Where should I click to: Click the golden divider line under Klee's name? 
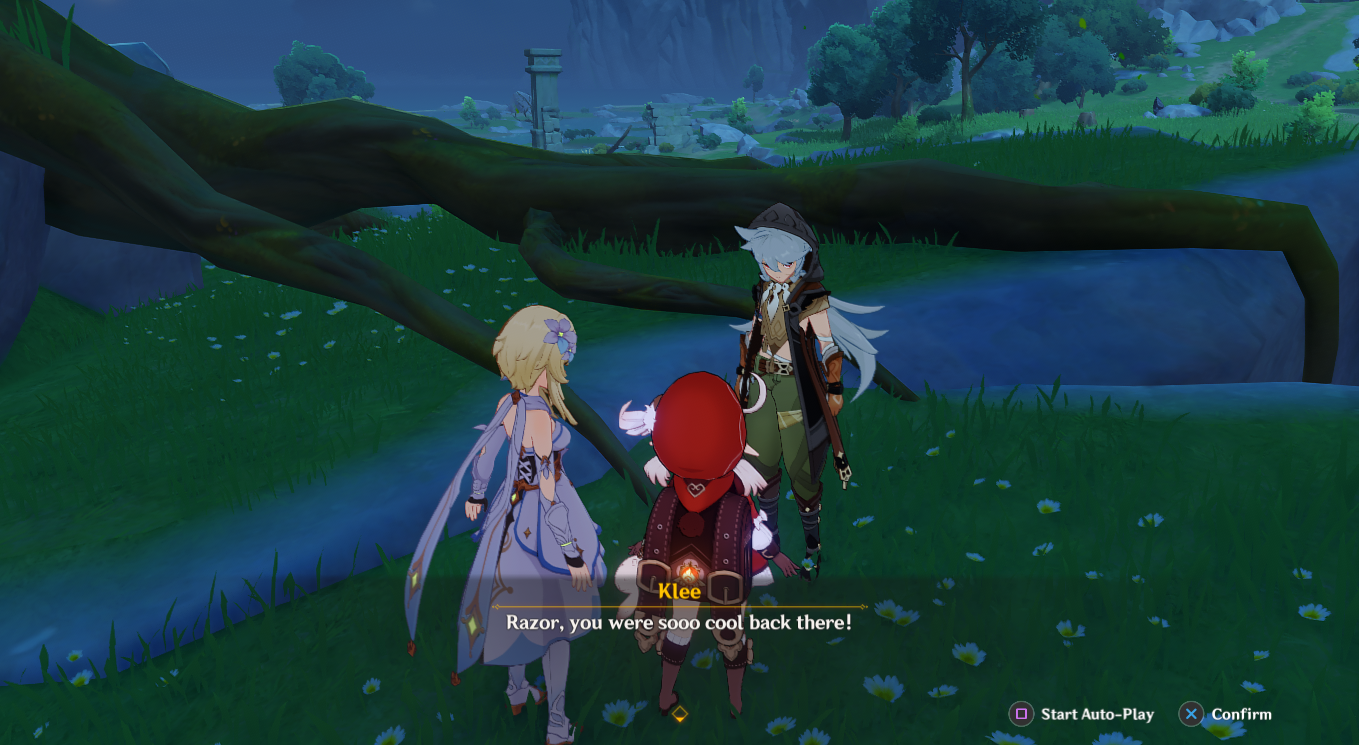(679, 606)
